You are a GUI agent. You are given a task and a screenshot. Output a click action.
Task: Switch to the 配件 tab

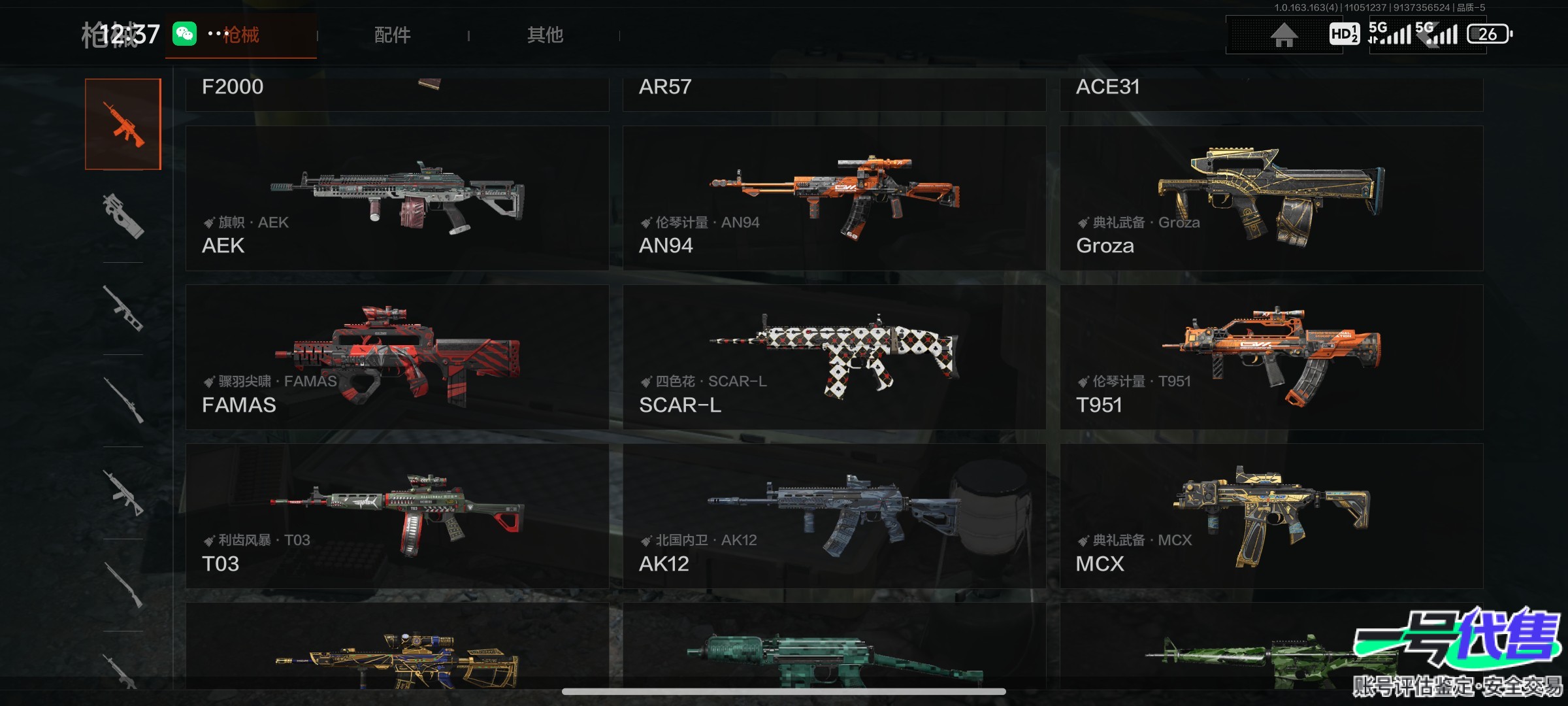[x=392, y=35]
